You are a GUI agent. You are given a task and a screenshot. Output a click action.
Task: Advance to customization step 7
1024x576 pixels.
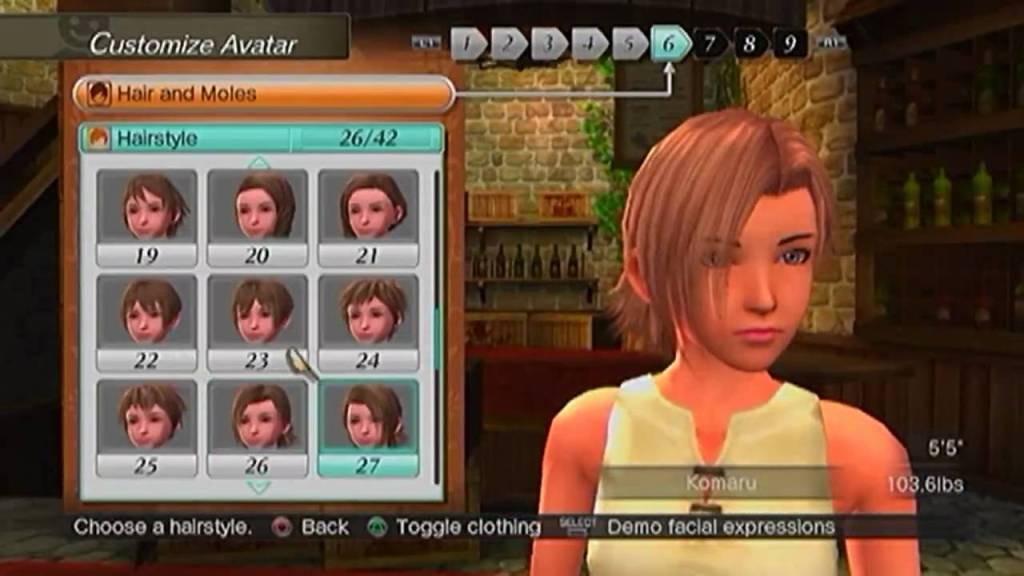click(709, 43)
